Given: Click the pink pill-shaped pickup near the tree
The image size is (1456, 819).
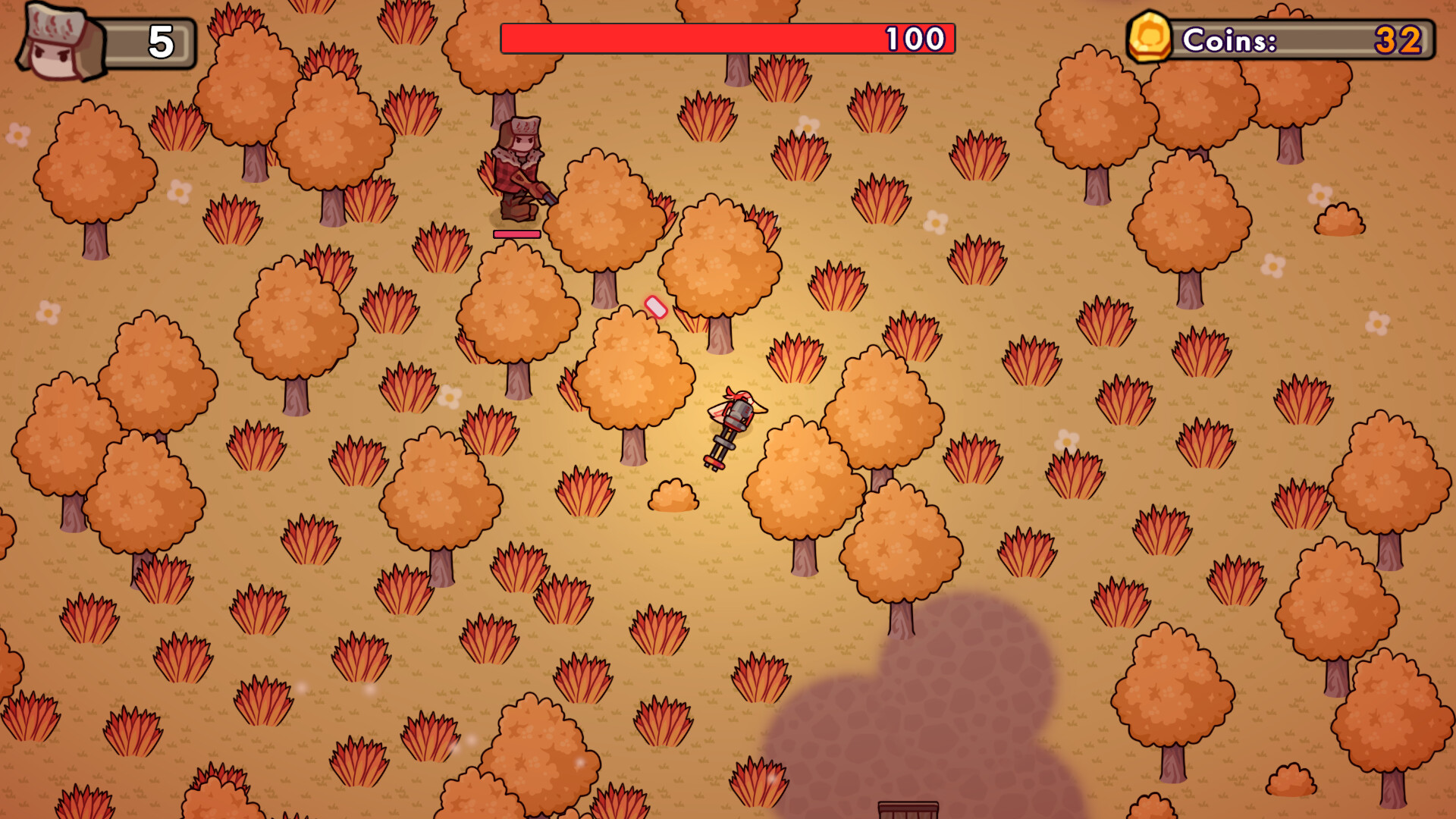Looking at the screenshot, I should point(655,307).
